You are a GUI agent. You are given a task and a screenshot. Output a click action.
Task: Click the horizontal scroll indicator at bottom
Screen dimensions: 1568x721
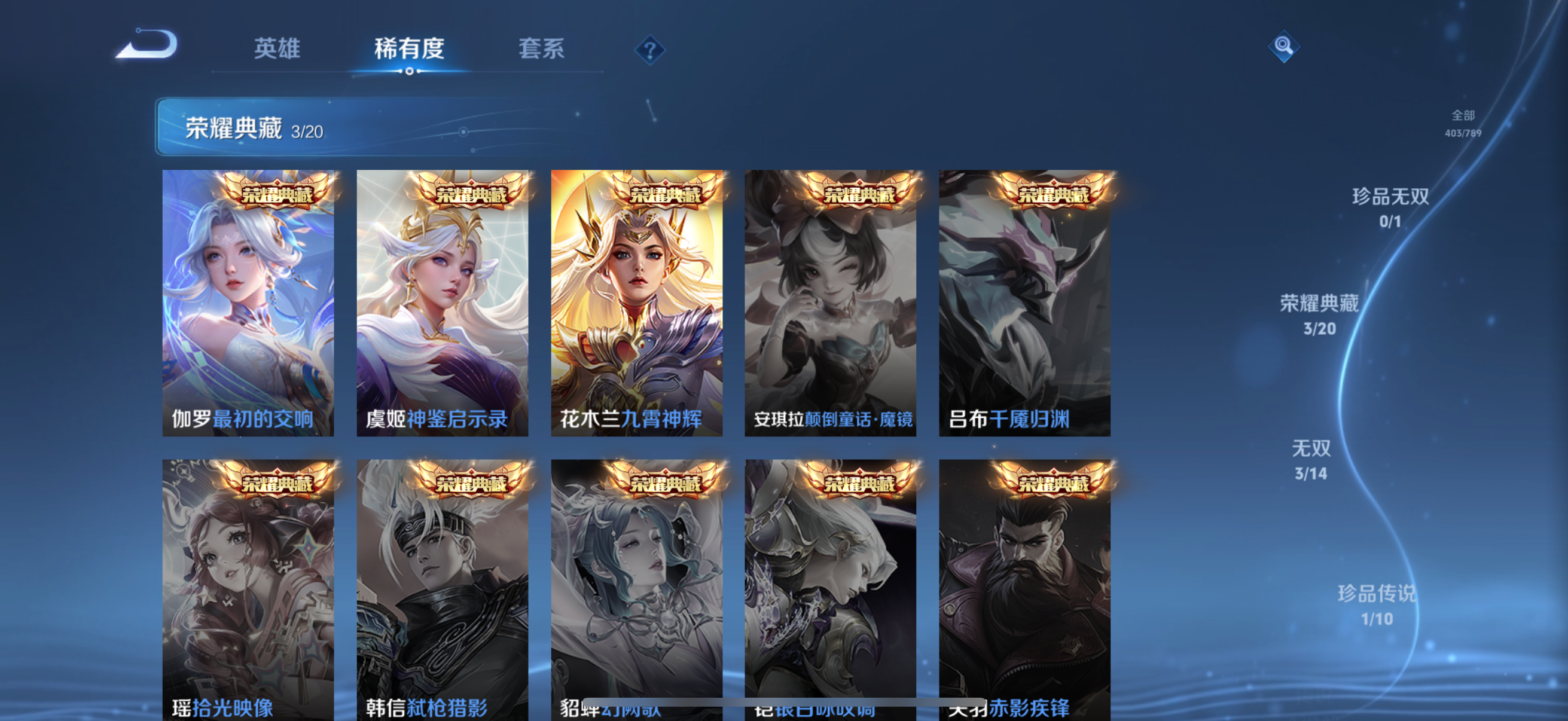[x=784, y=699]
